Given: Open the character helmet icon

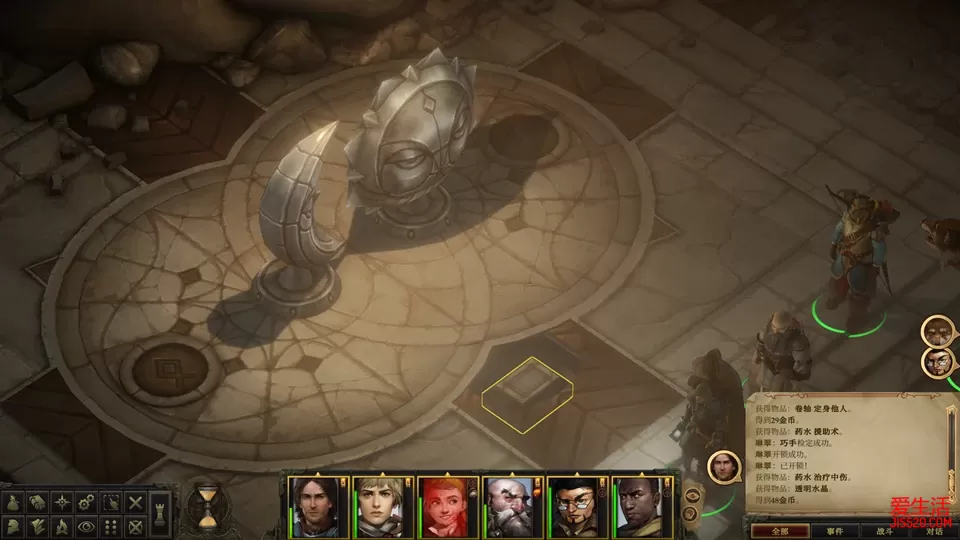Looking at the screenshot, I should pos(13,525).
